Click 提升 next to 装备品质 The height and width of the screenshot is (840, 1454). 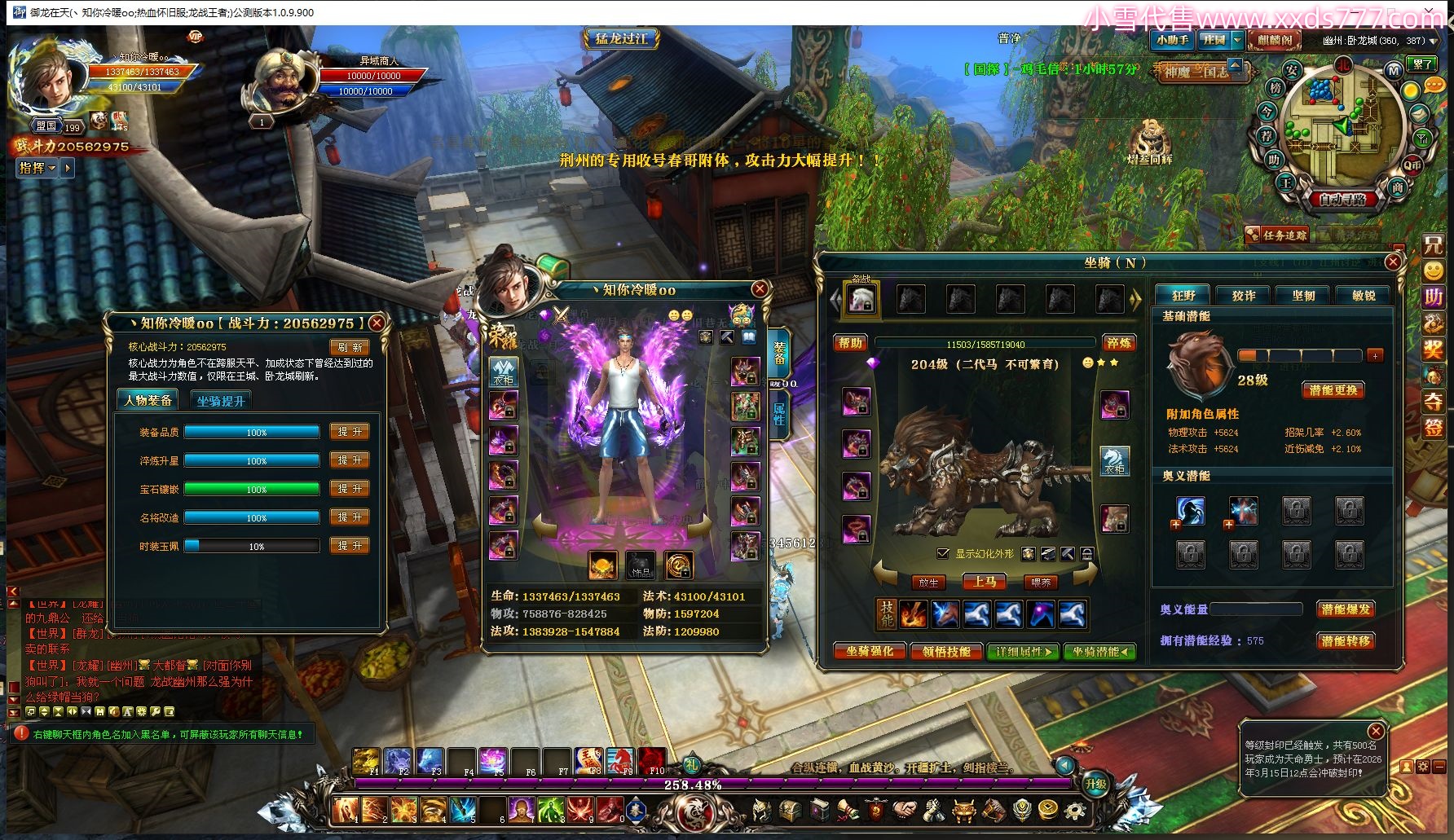pos(350,432)
